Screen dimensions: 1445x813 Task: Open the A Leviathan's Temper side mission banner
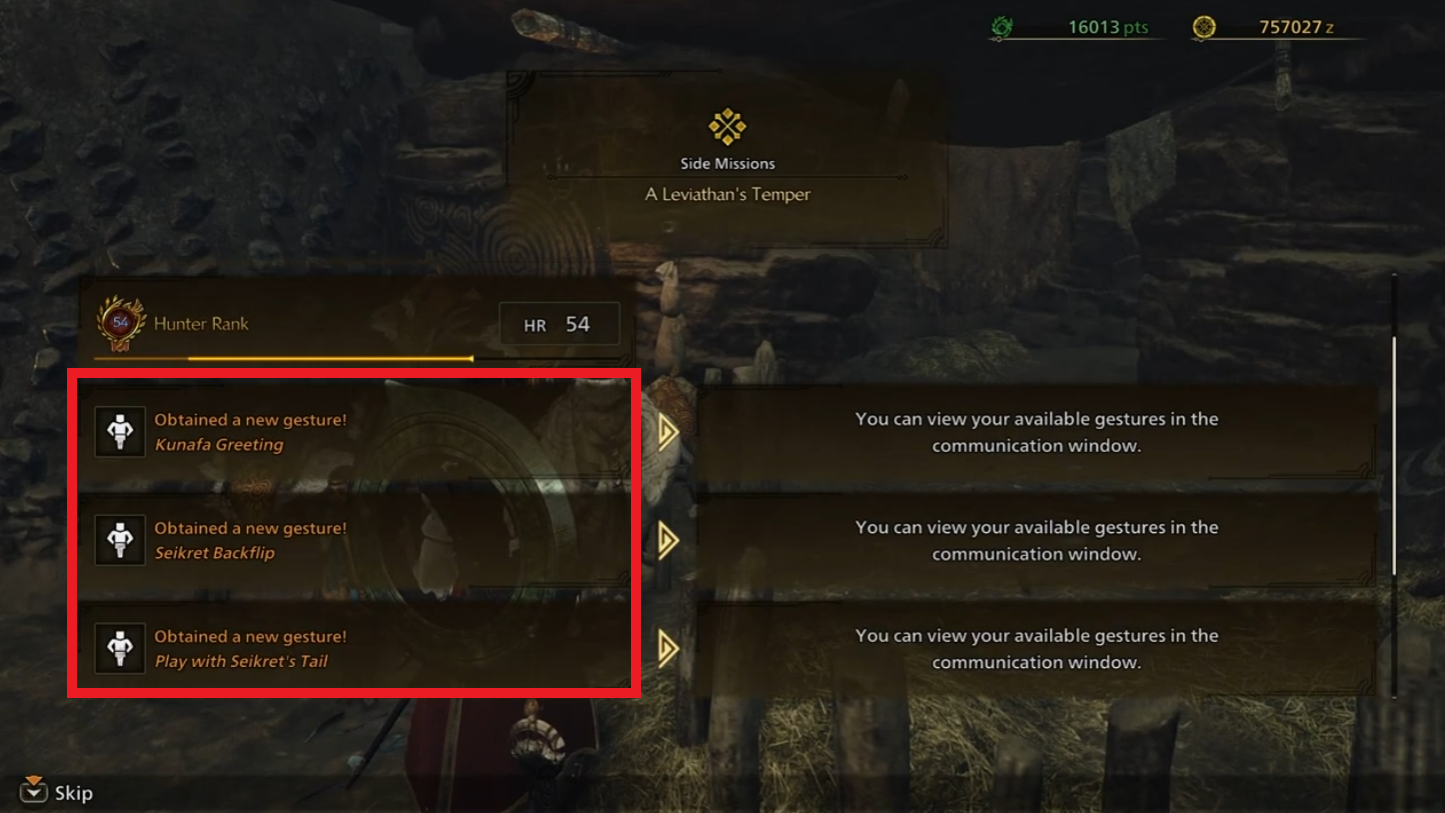[727, 160]
